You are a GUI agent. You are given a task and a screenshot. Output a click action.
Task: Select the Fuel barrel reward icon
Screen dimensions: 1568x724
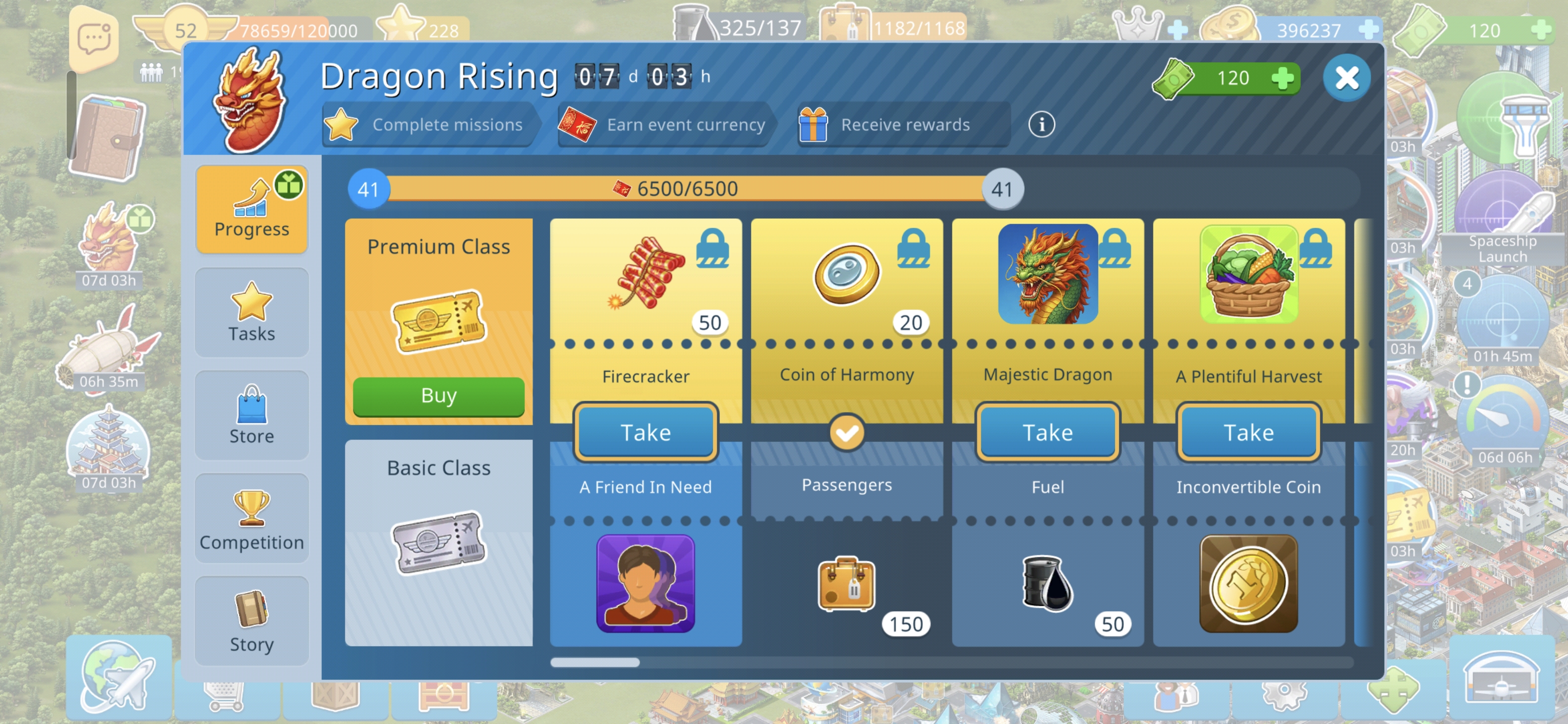click(x=1047, y=583)
